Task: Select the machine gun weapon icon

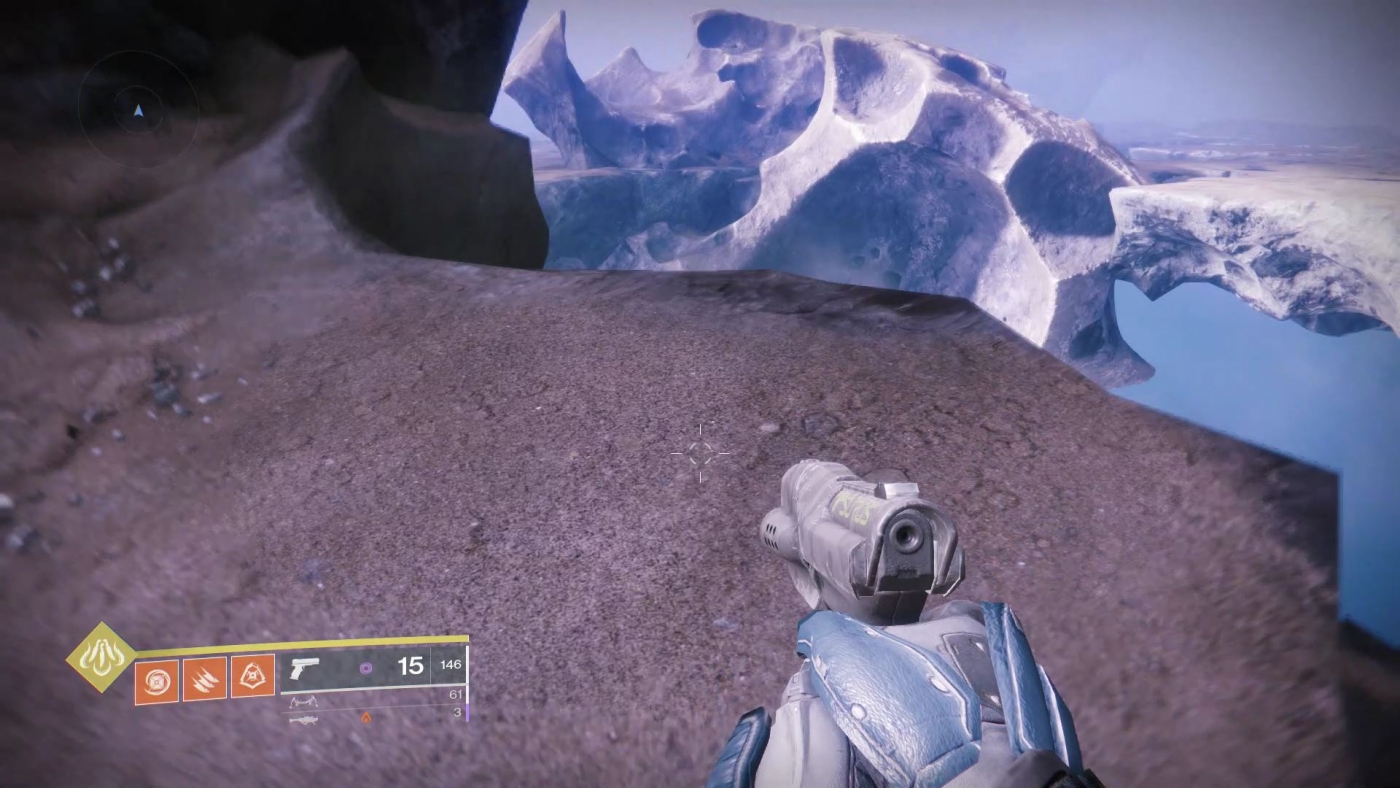Action: (x=306, y=719)
